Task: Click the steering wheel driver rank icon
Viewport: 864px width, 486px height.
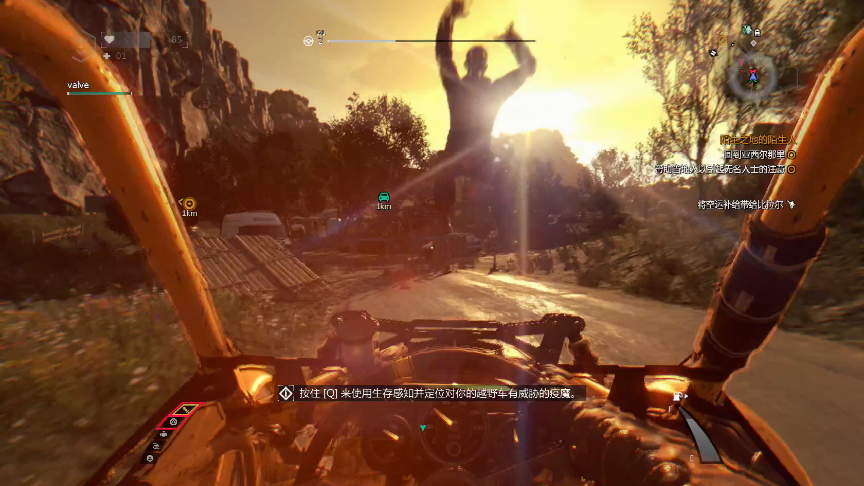Action: [x=309, y=41]
